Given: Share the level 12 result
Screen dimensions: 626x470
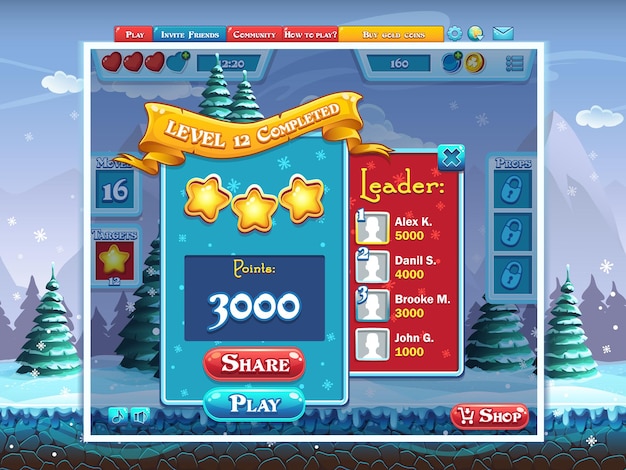Looking at the screenshot, I should point(255,363).
